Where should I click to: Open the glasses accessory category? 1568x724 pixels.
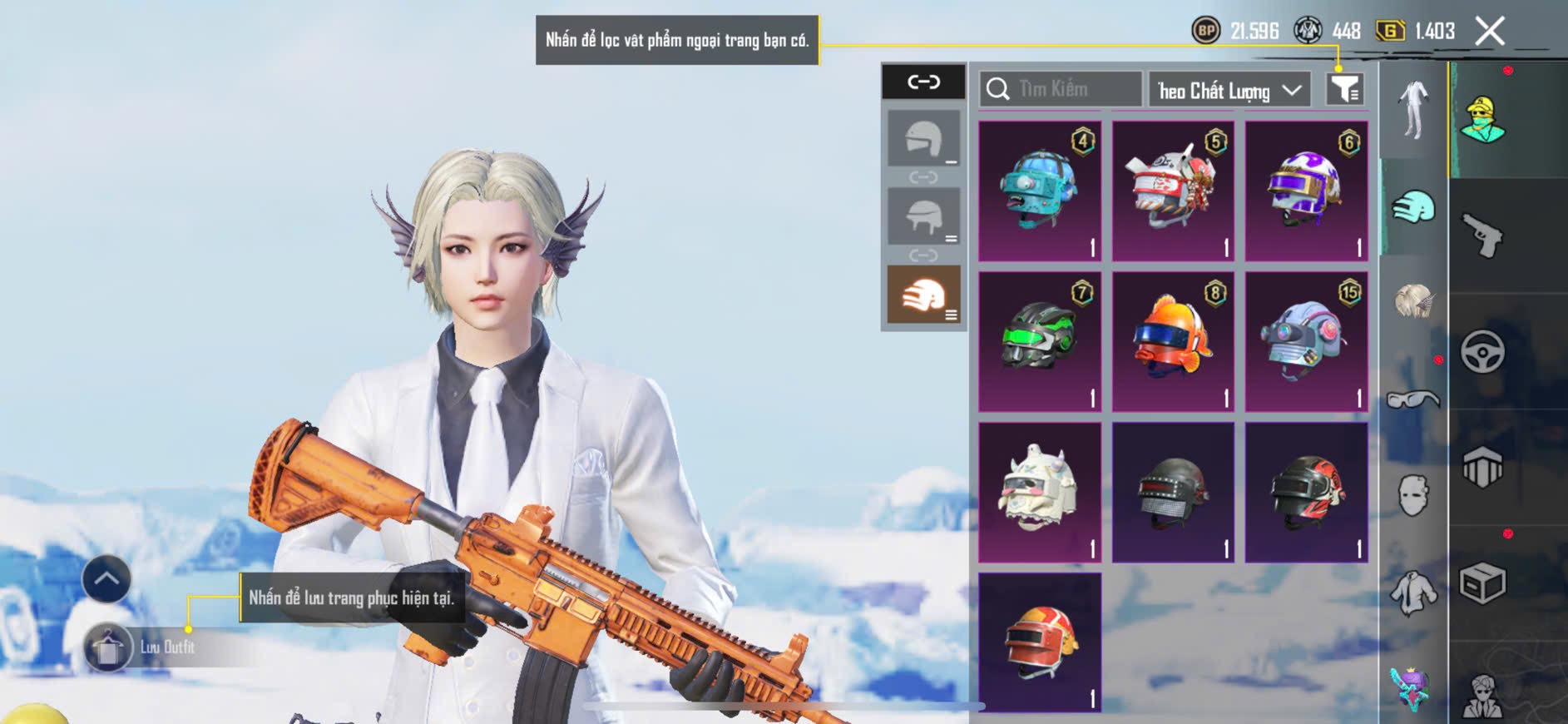(1413, 400)
